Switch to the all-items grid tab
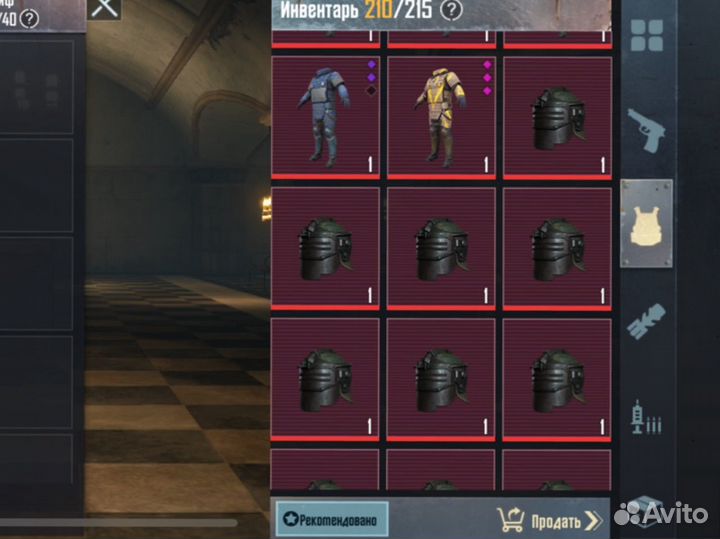The width and height of the screenshot is (720, 539). pyautogui.click(x=647, y=36)
